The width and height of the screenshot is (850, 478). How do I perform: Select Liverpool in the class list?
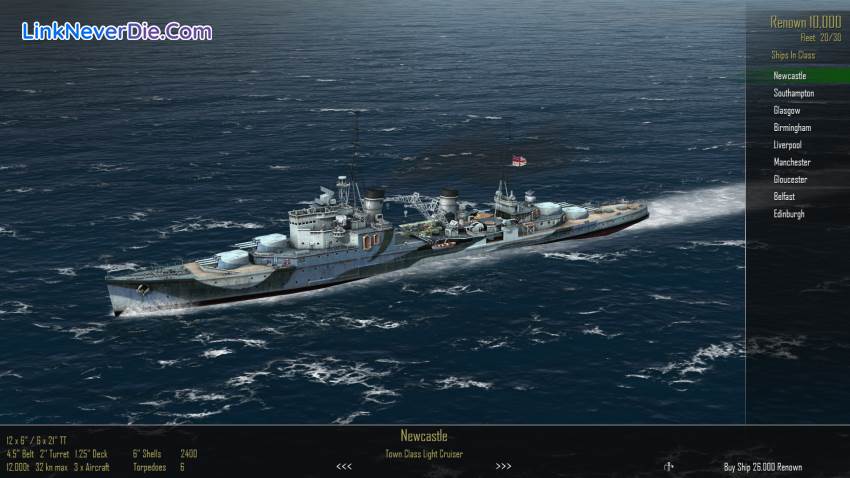coord(788,145)
